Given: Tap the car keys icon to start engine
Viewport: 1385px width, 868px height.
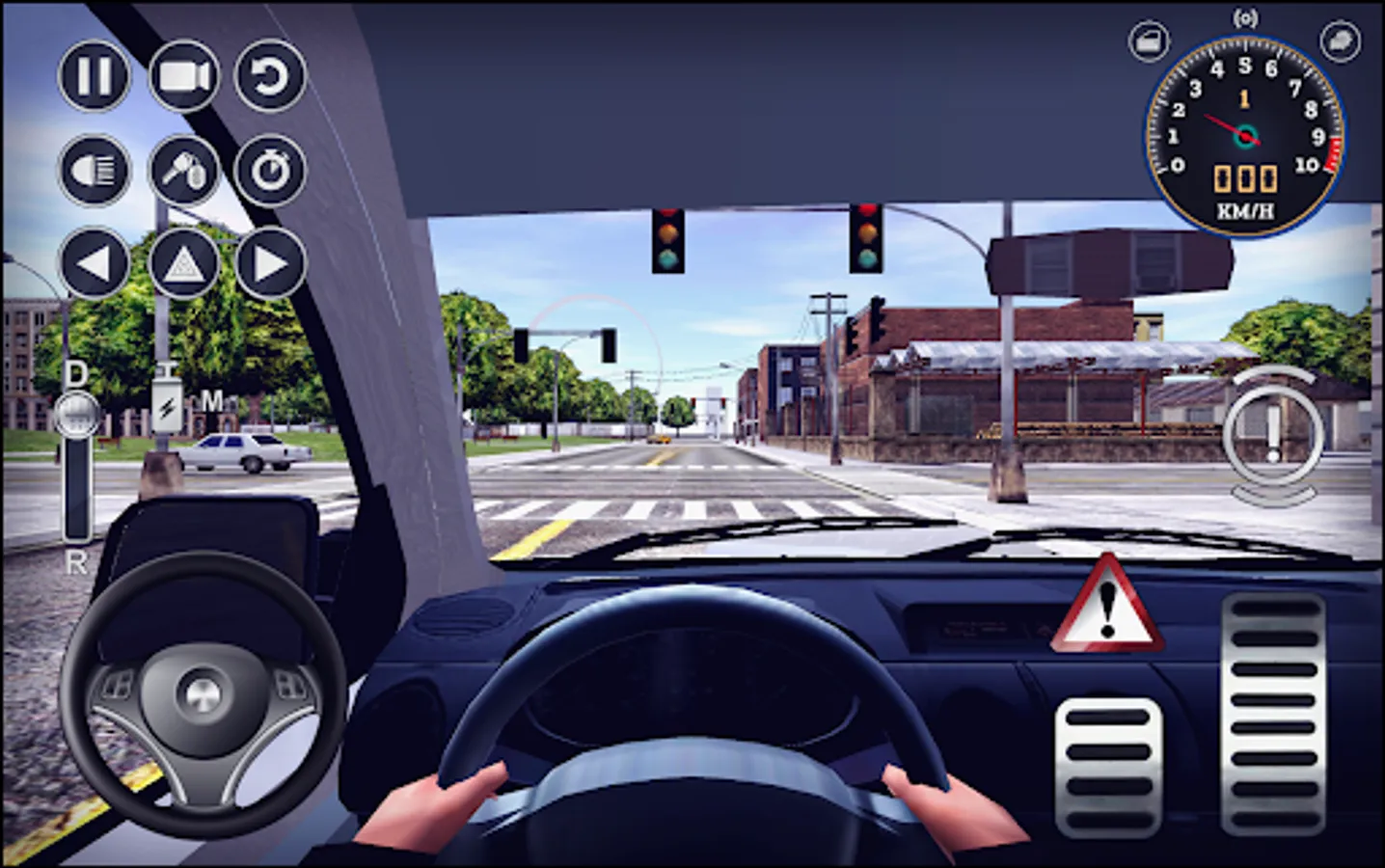Looking at the screenshot, I should [183, 171].
